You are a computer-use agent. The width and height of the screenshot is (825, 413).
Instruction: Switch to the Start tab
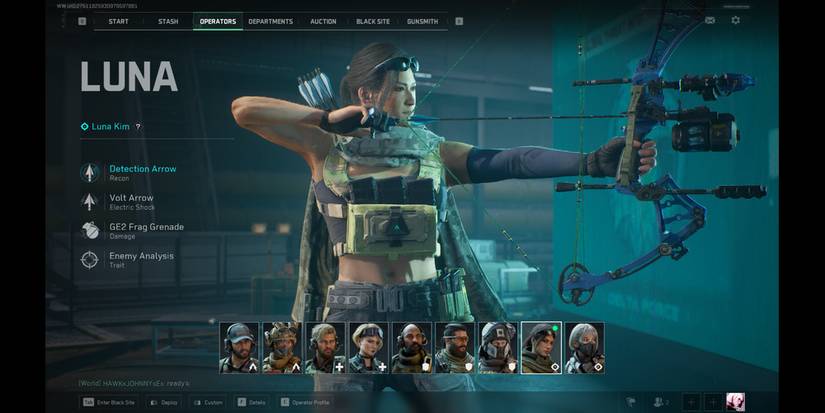tap(118, 21)
